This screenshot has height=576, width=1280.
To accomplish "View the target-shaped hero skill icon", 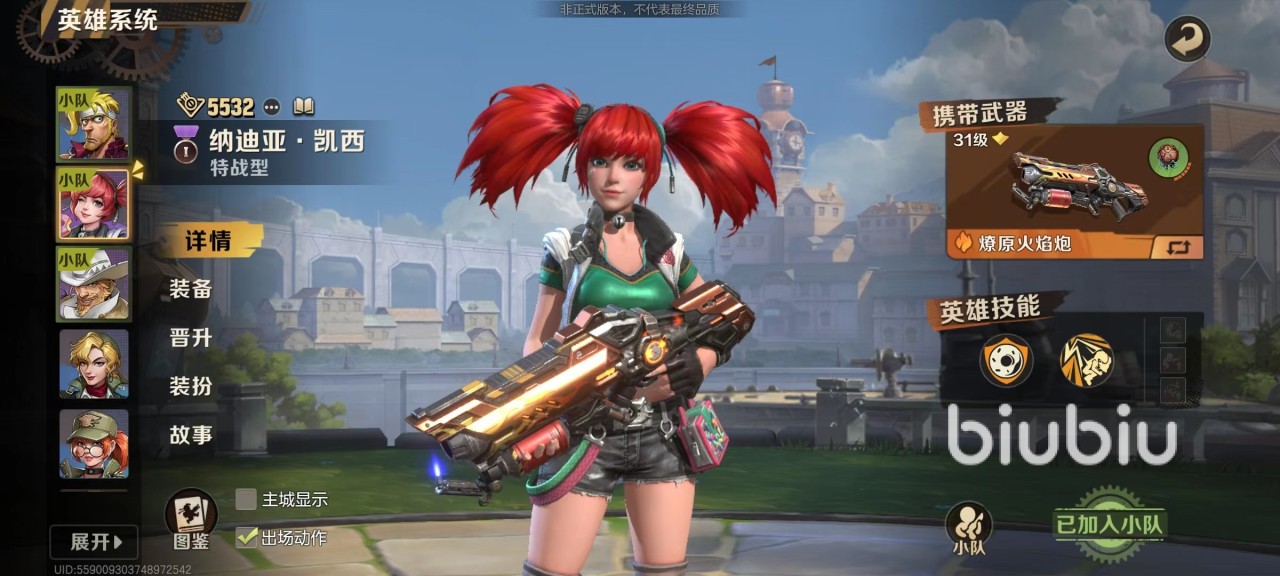I will [x=1005, y=360].
